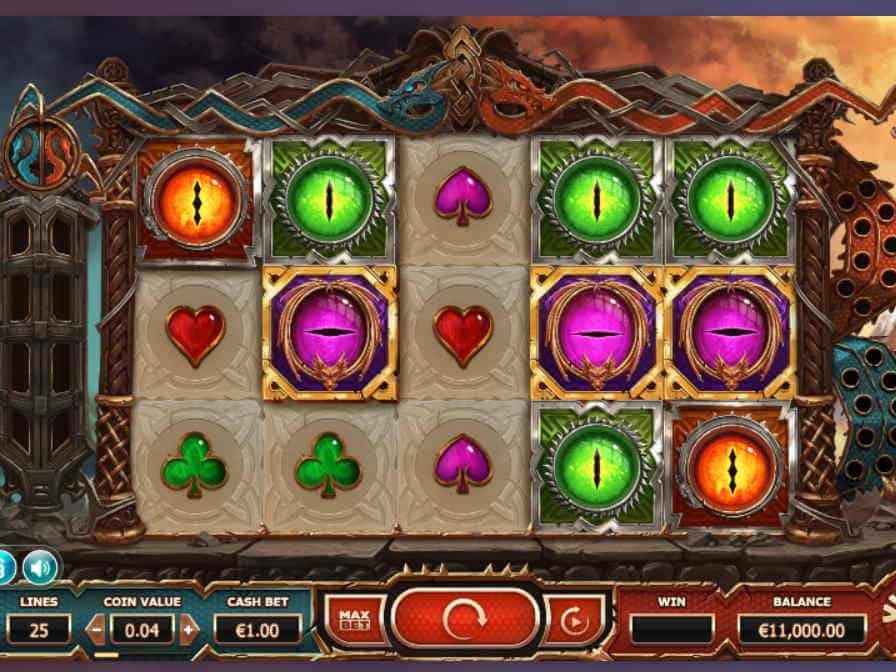
Task: Open the partly hidden blue info button
Action: coord(5,566)
